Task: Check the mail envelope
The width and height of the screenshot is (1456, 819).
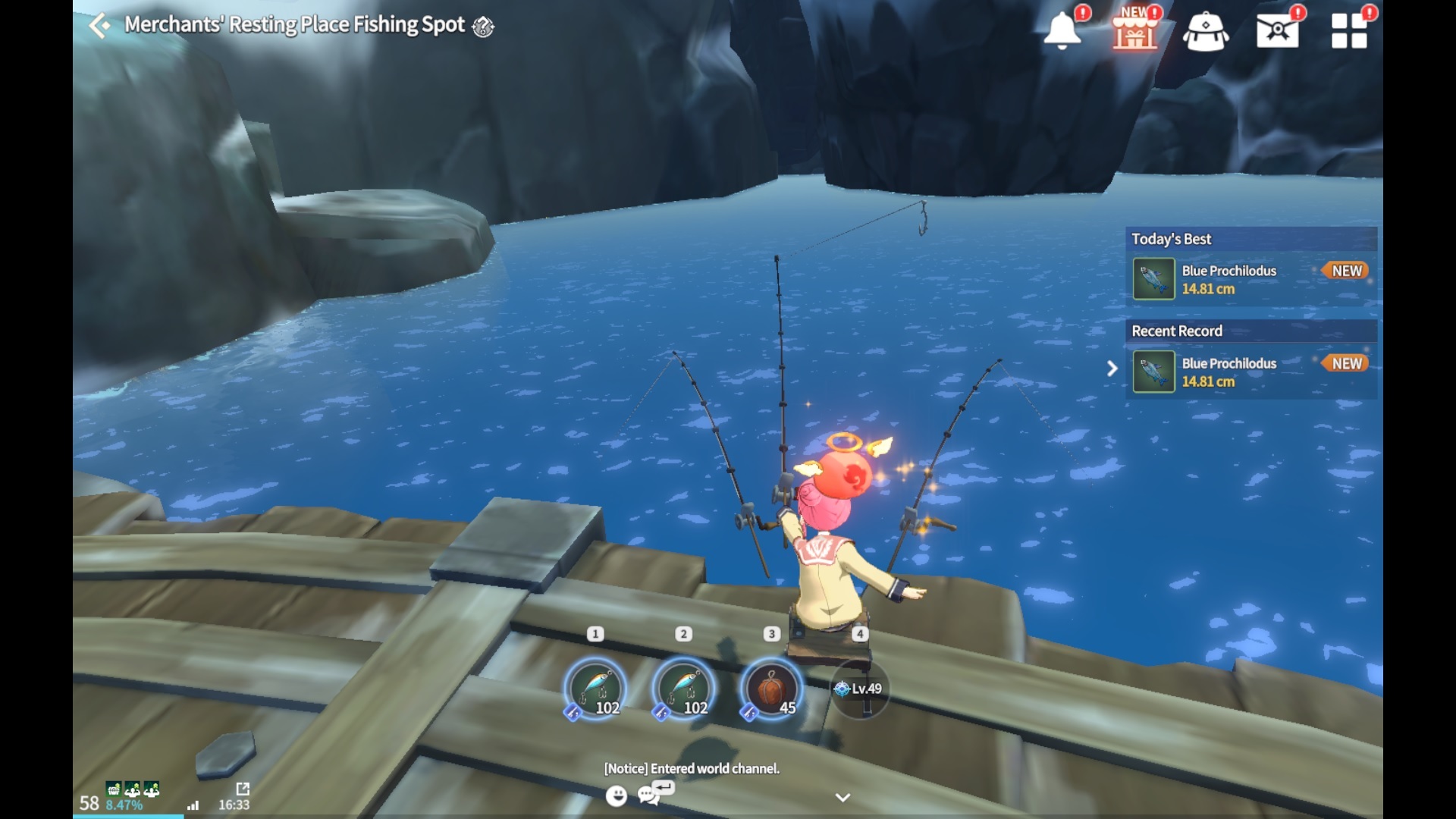Action: pos(1277,31)
